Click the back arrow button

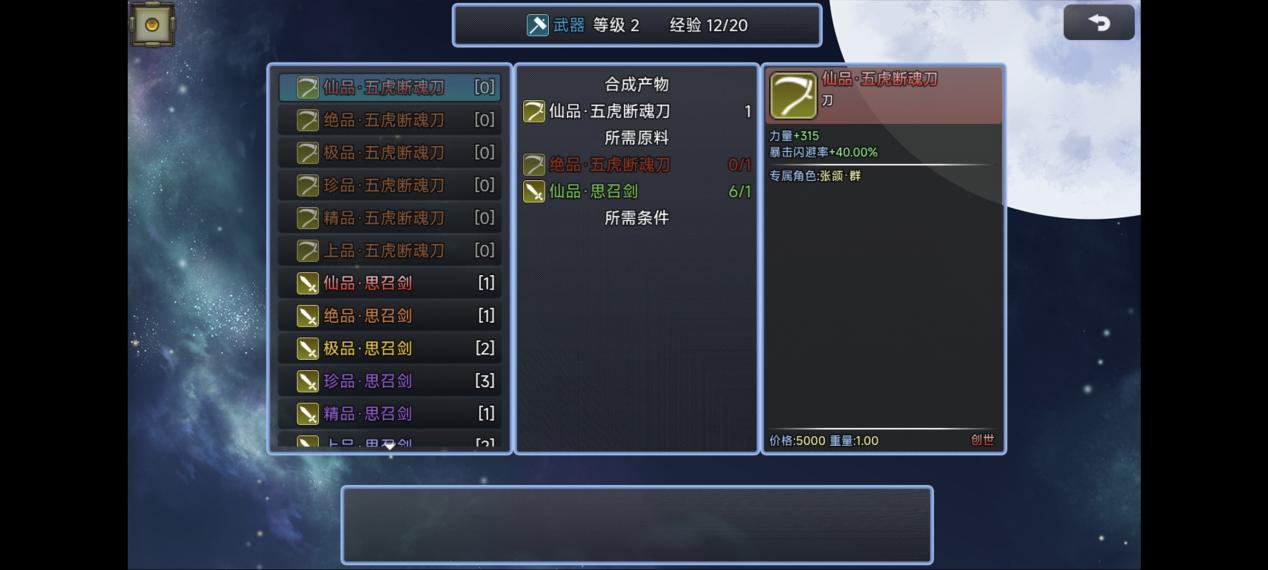tap(1098, 23)
